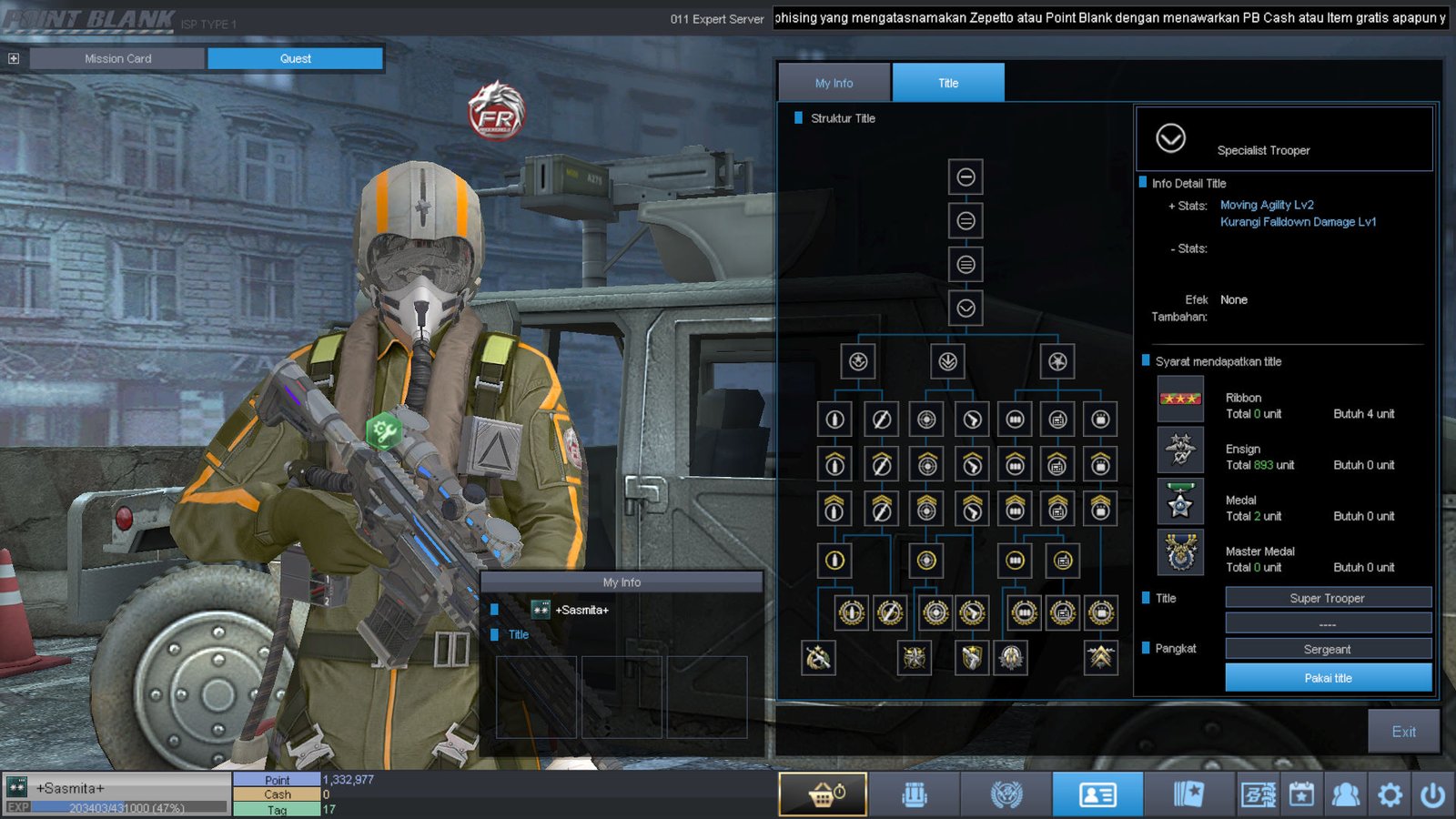Screen dimensions: 1456x819
Task: Click the power quit icon
Action: click(1432, 794)
